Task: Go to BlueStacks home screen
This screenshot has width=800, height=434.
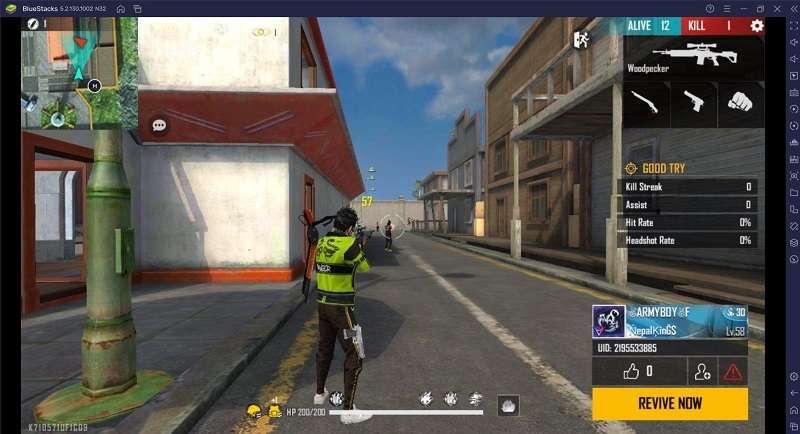Action: click(x=120, y=8)
